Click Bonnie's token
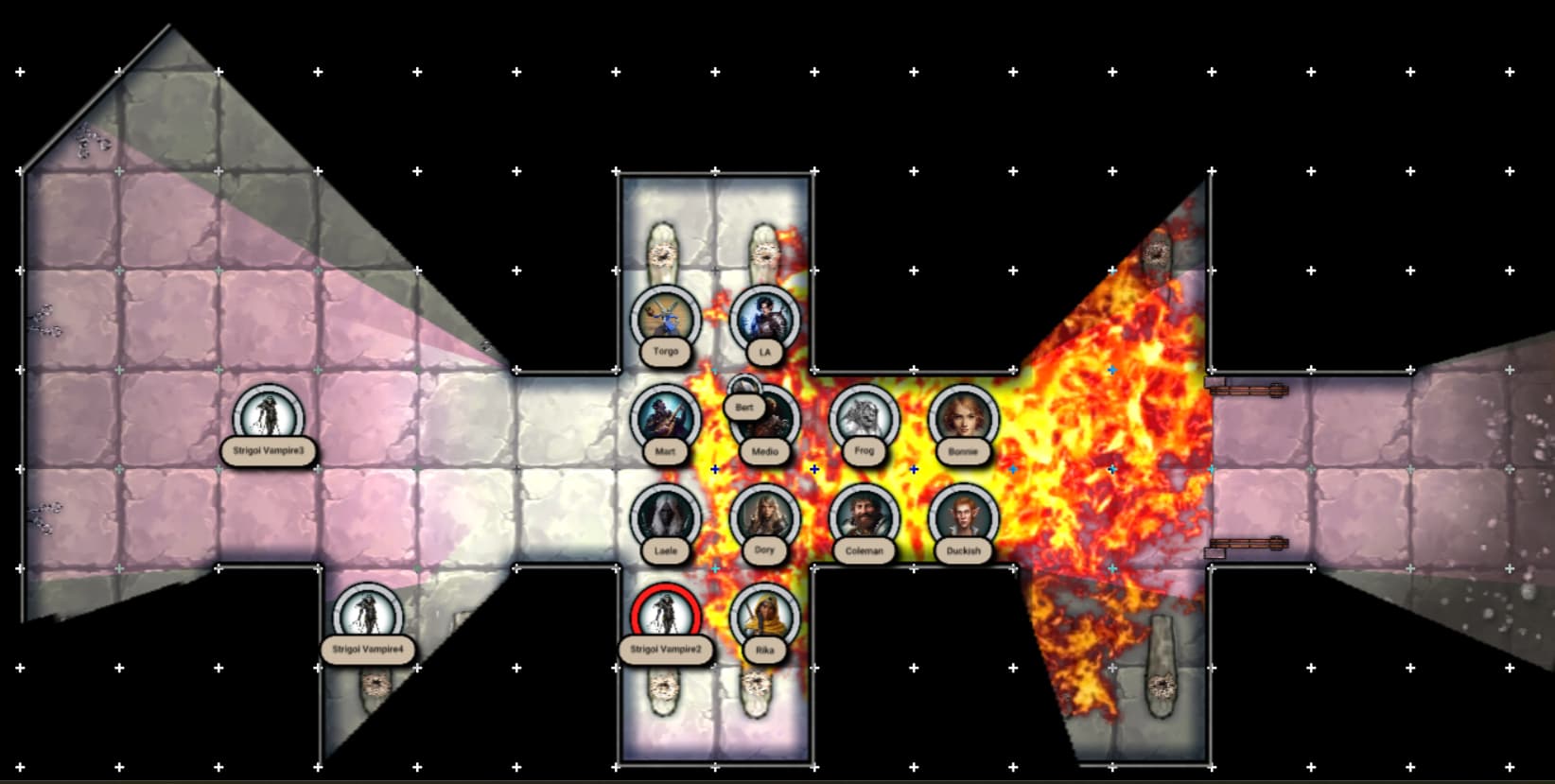The image size is (1555, 784). click(x=963, y=418)
